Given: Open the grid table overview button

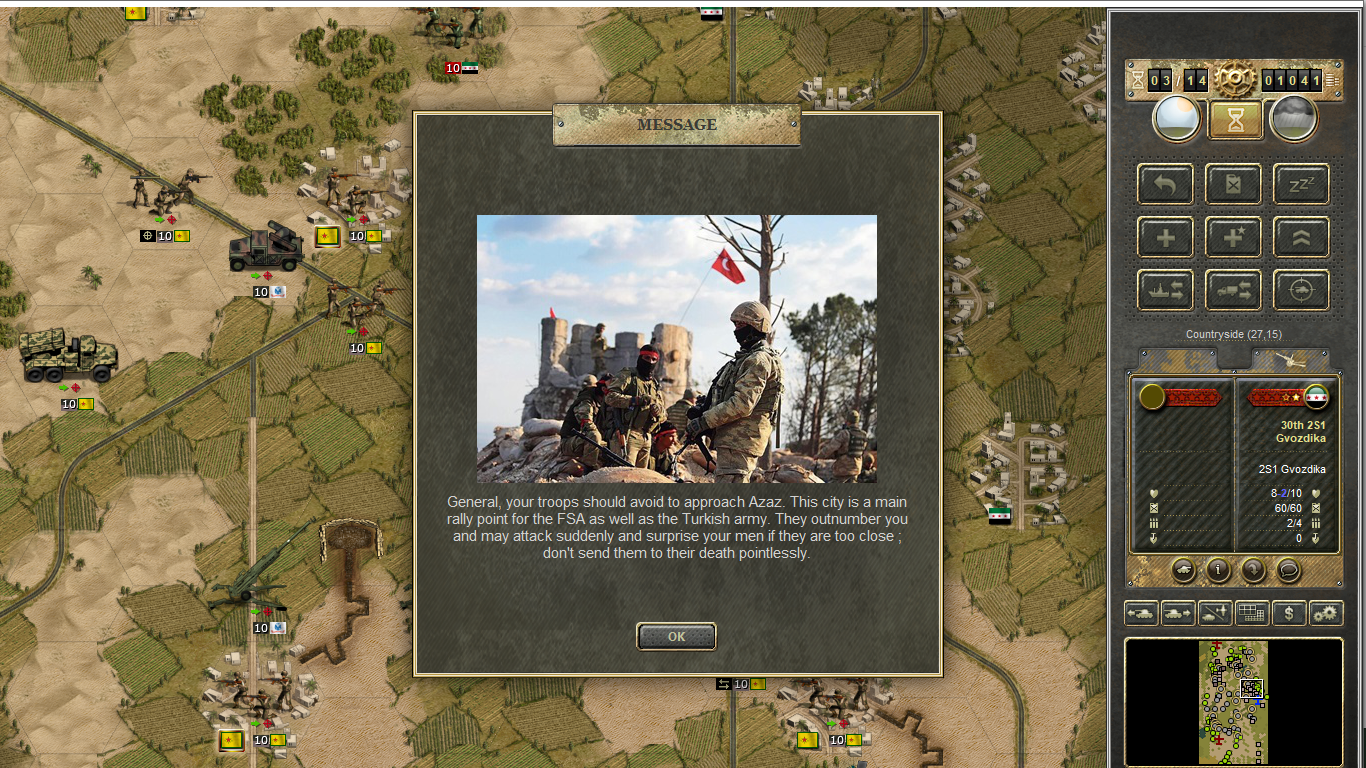Looking at the screenshot, I should click(x=1252, y=613).
